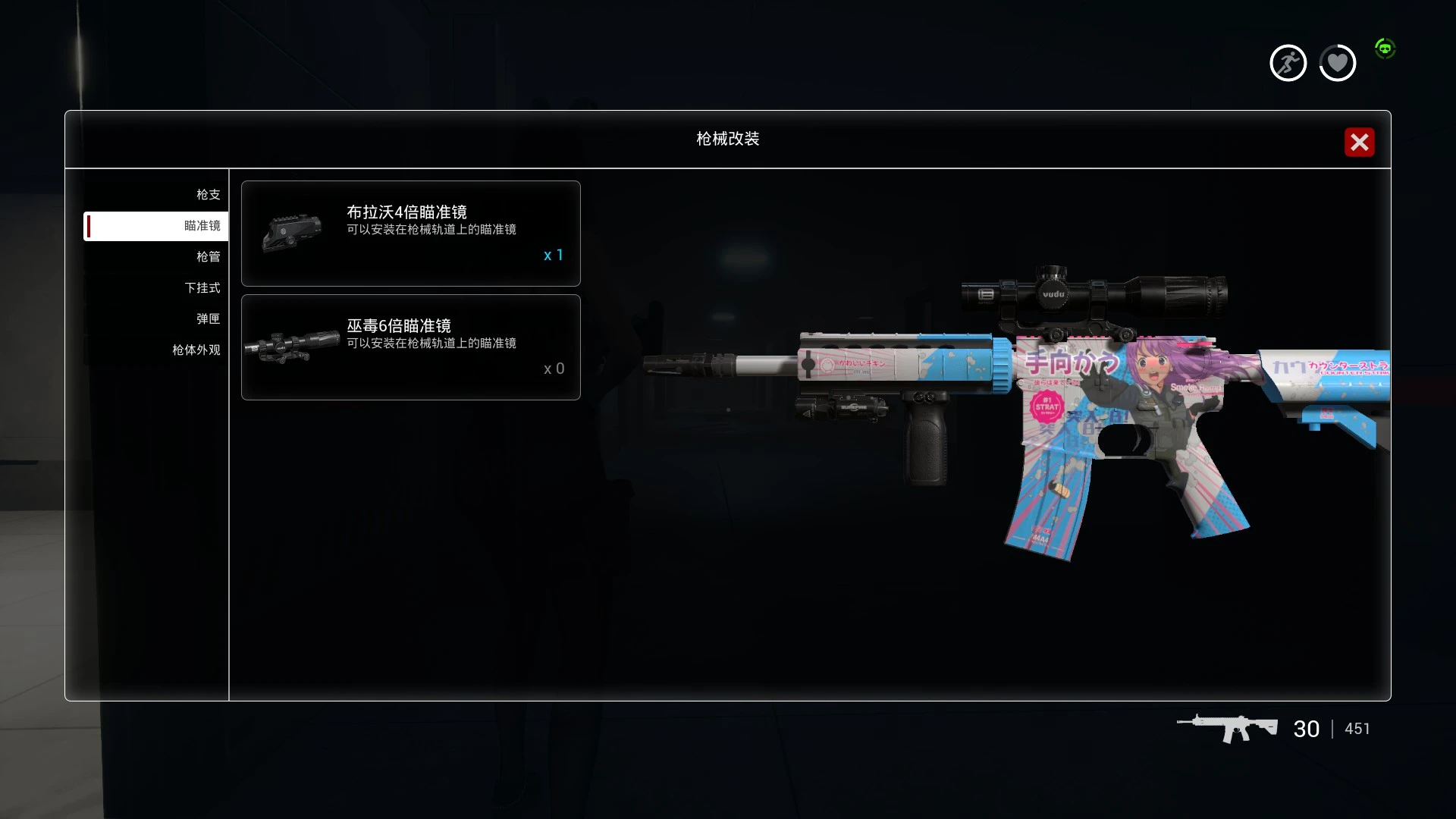Click the running figure icon
Image resolution: width=1456 pixels, height=819 pixels.
1288,63
